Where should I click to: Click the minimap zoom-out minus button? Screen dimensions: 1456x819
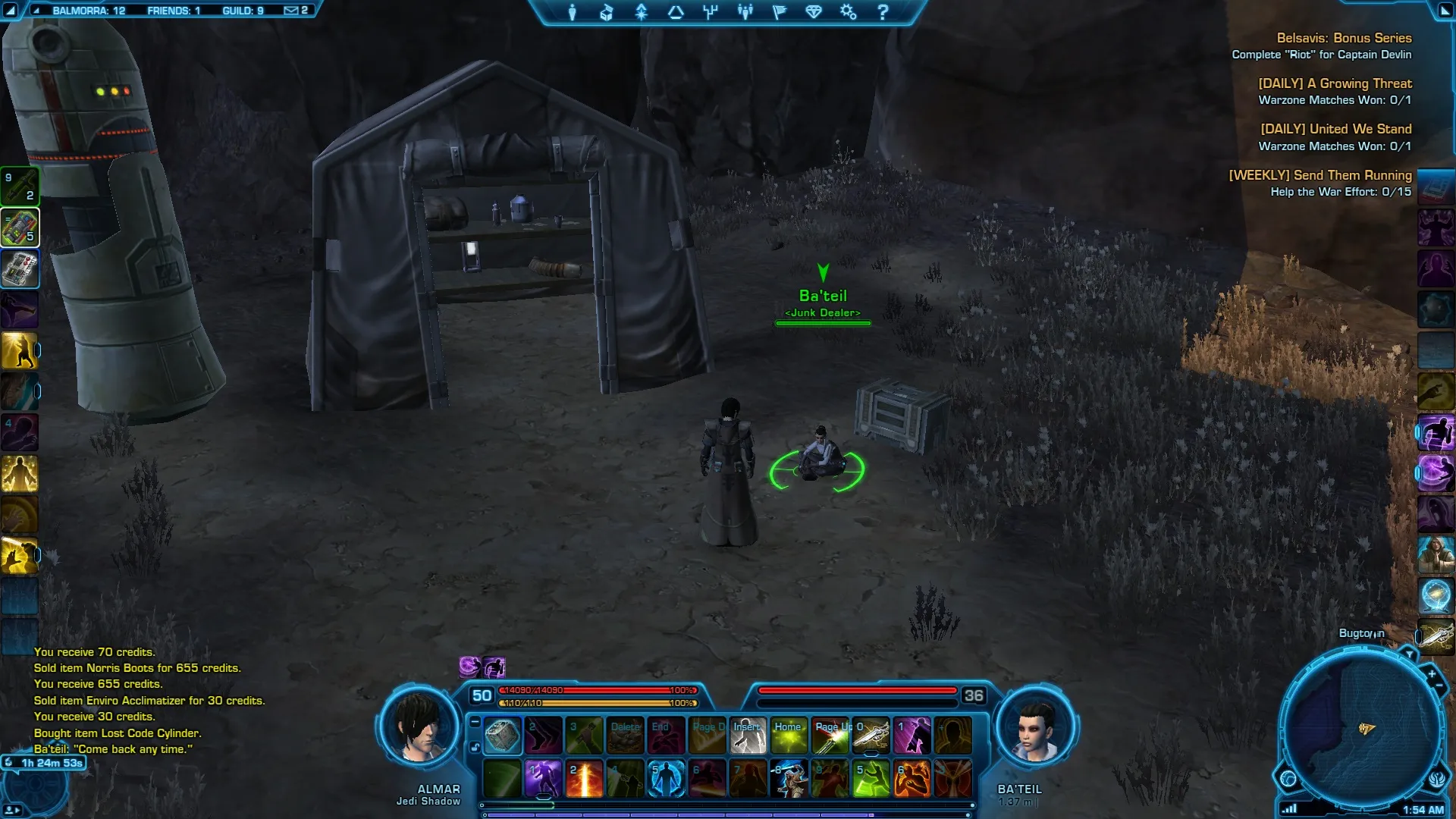point(1439,686)
